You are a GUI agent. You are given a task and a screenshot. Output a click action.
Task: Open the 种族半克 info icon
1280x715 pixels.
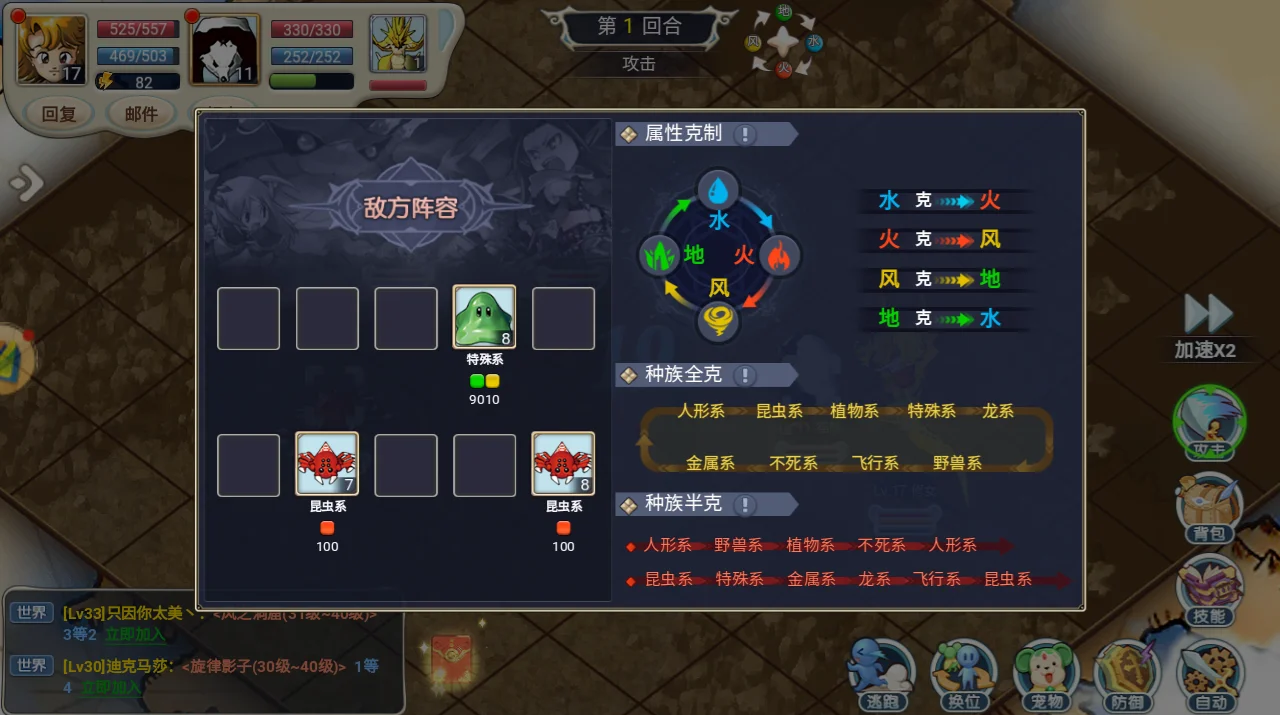click(745, 504)
